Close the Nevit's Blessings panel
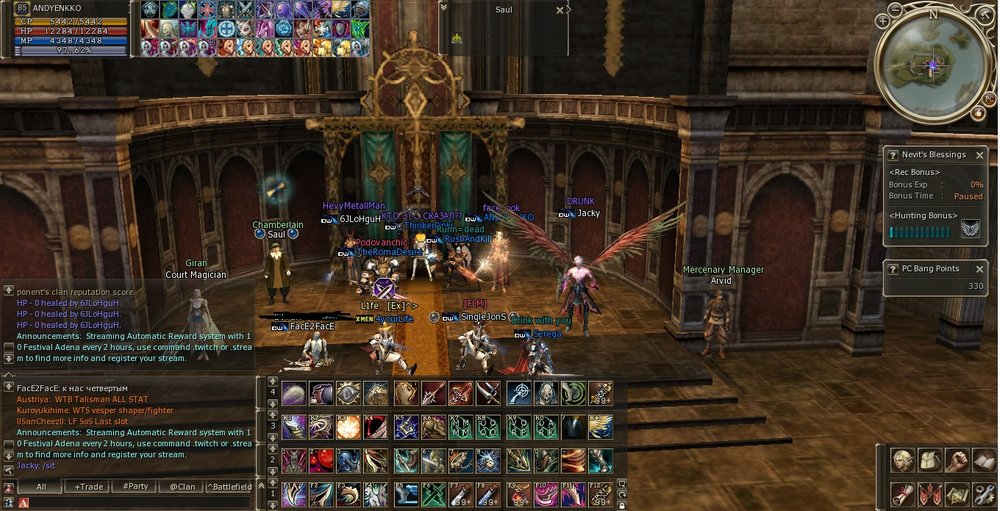Screen dimensions: 1000x511 [981, 155]
